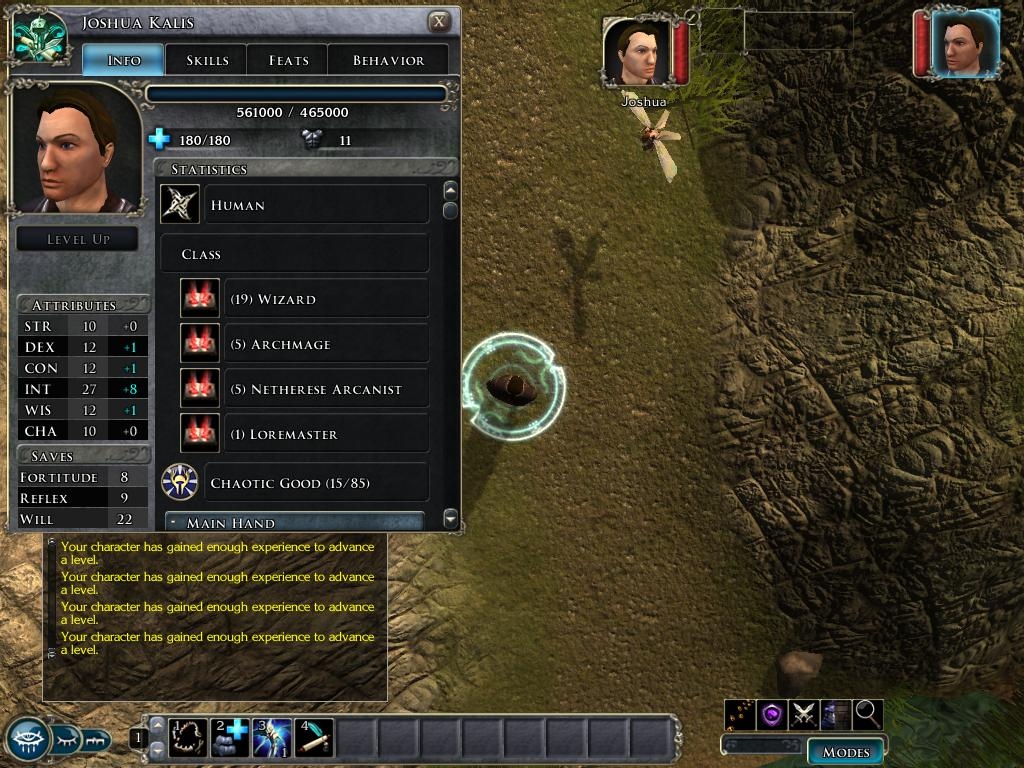
Task: Click the Chaotic Good alignment entry
Action: coord(315,483)
